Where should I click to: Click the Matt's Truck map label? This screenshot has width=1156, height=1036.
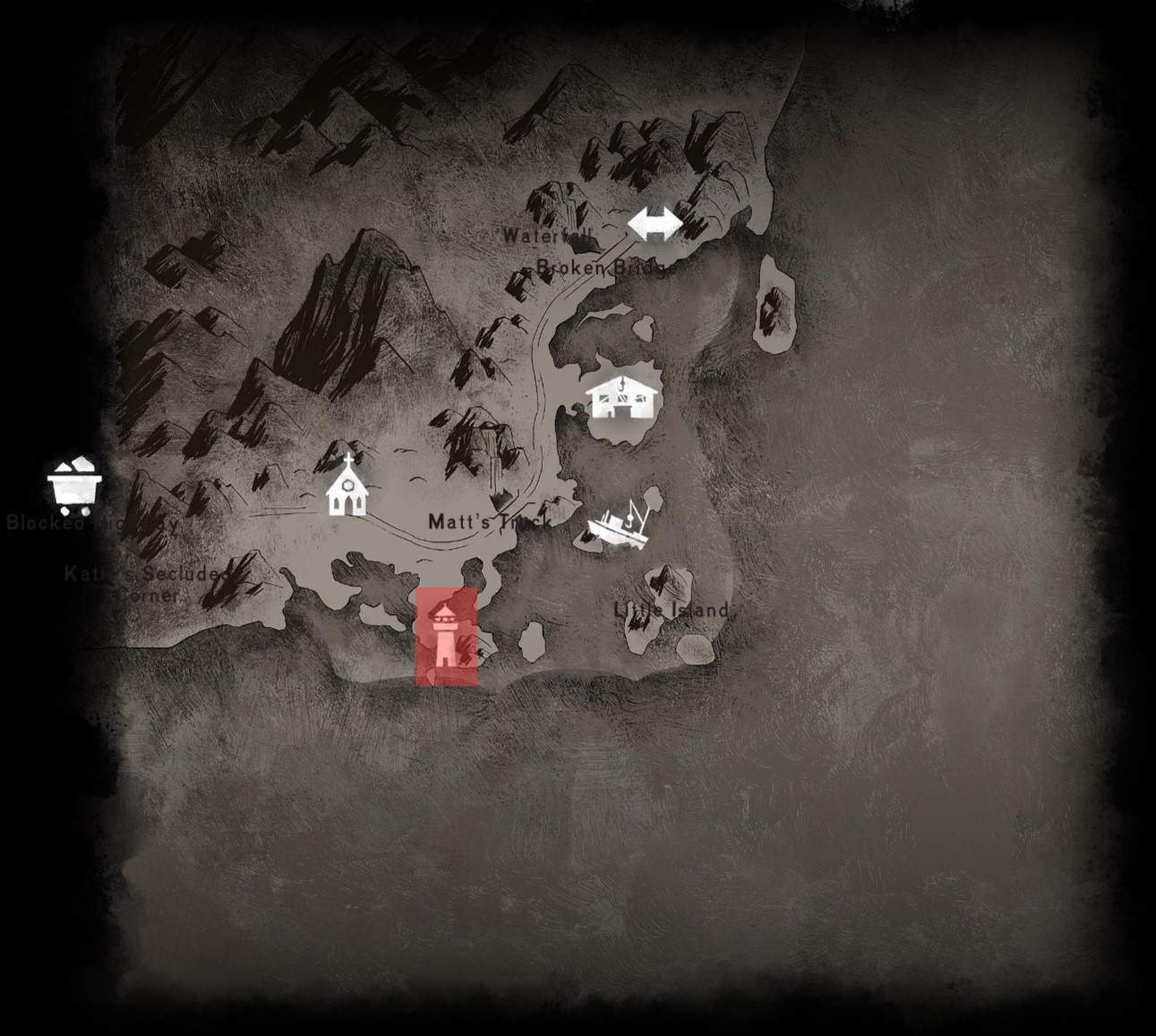click(x=489, y=521)
